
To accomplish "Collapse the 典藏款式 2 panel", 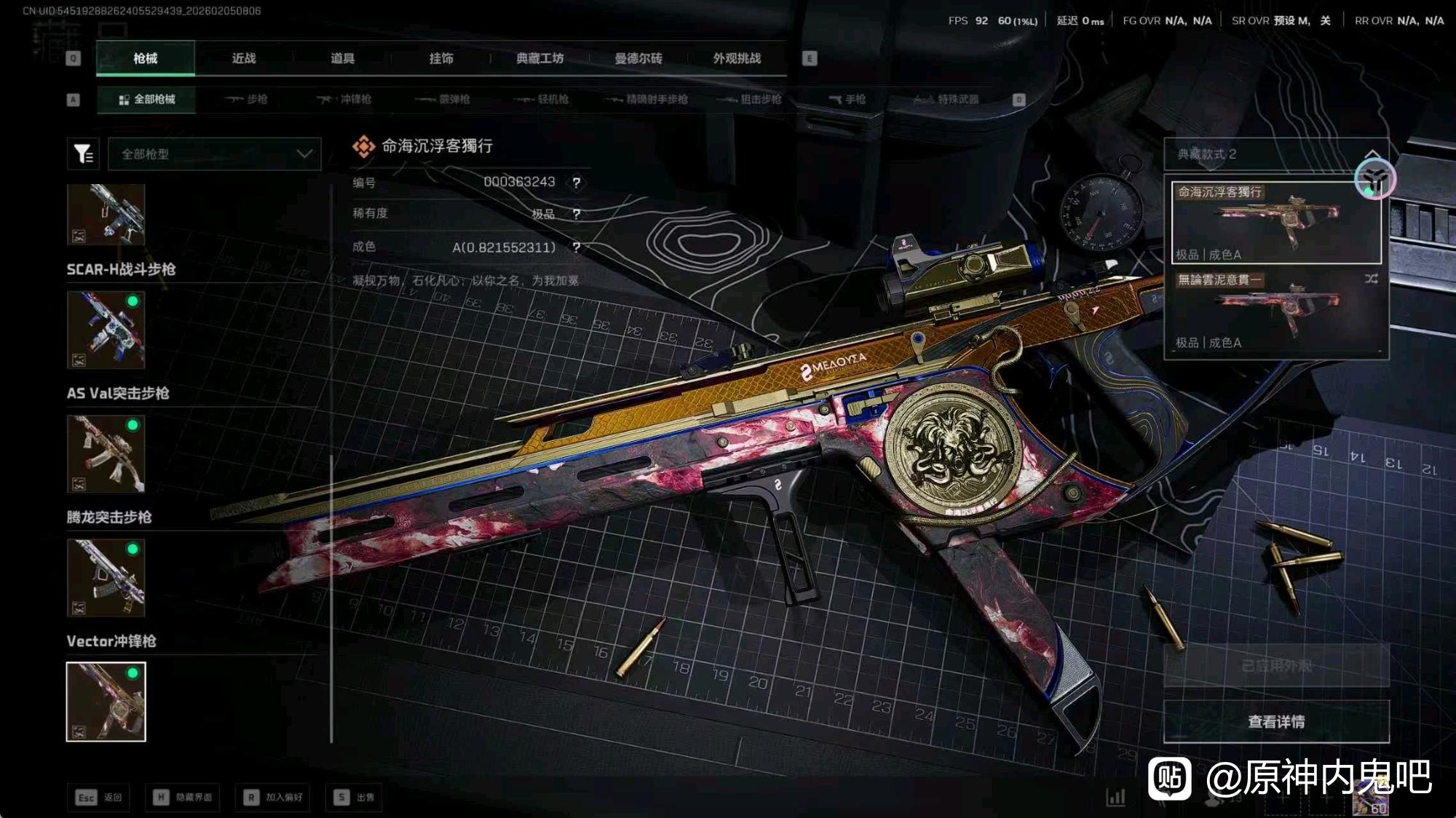I will click(x=1372, y=154).
